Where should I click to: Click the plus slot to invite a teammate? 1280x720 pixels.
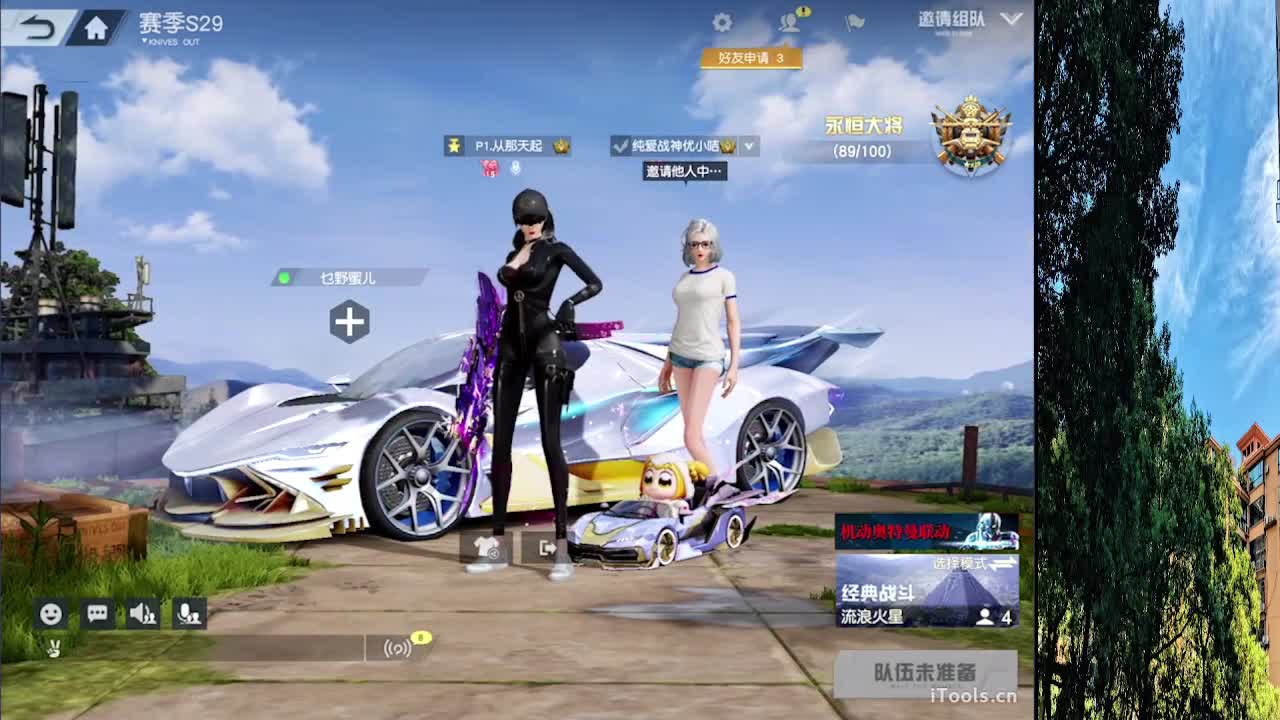(x=349, y=322)
